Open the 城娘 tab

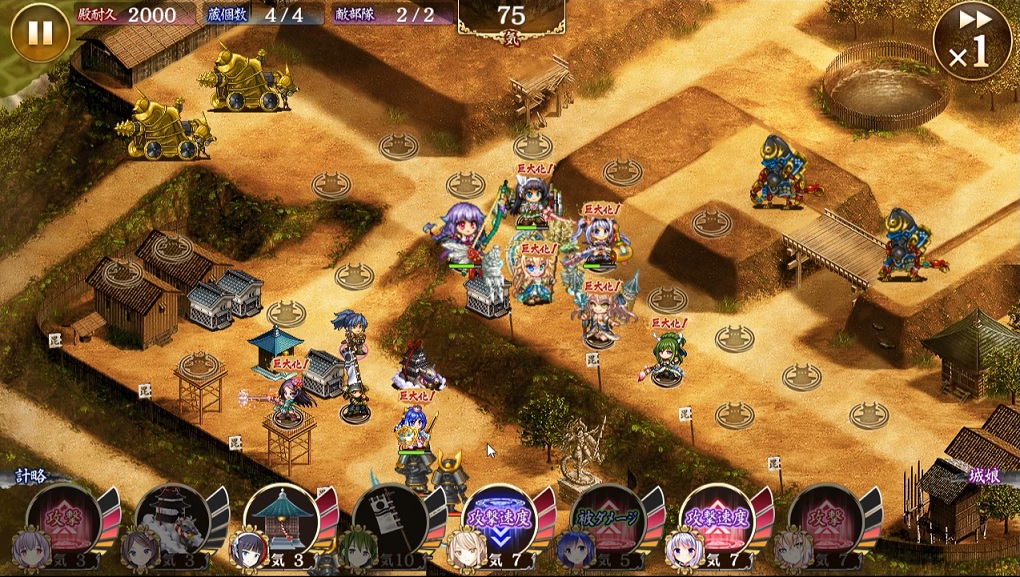984,477
